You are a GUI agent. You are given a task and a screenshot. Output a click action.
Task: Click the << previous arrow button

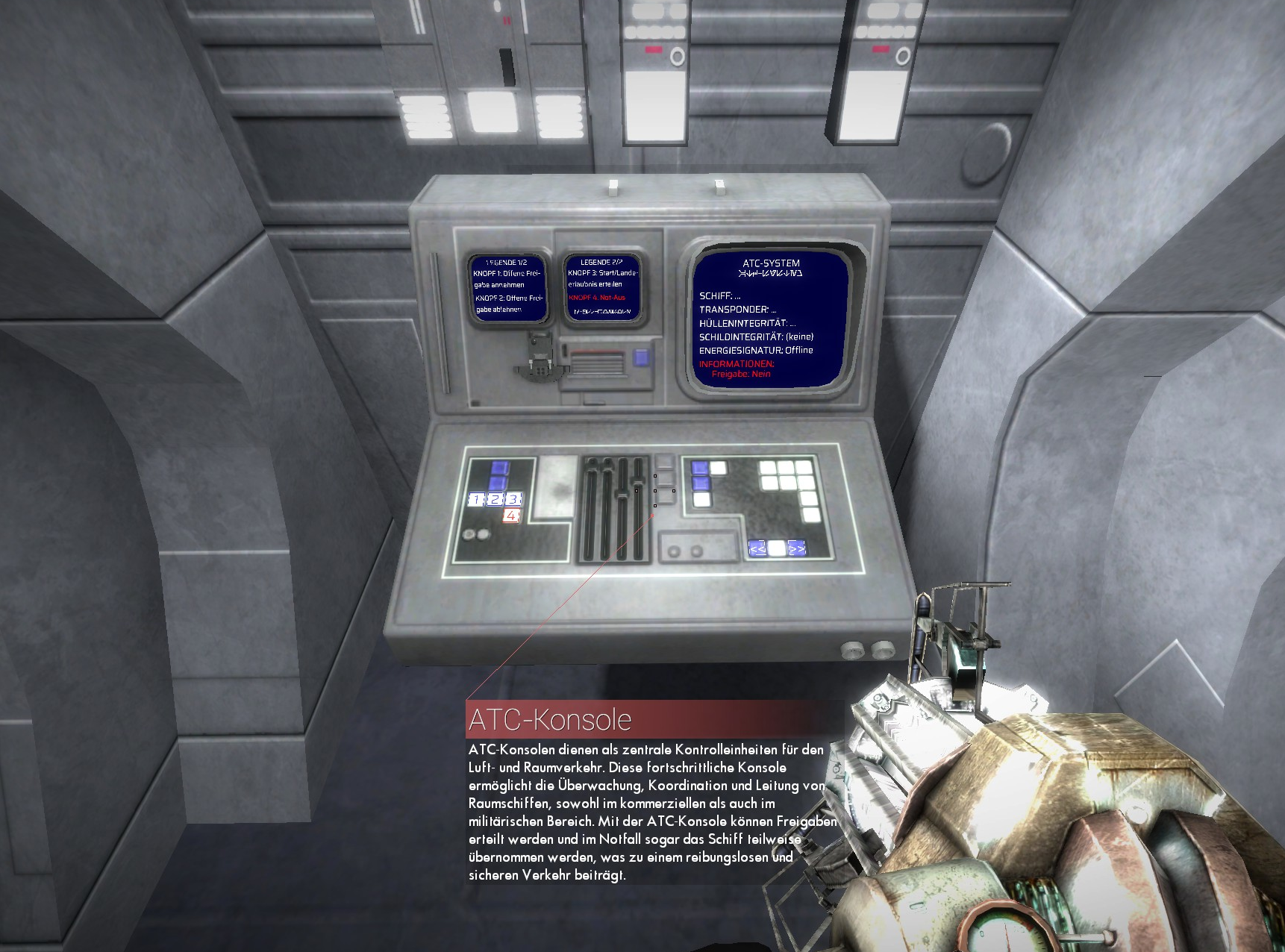coord(757,549)
